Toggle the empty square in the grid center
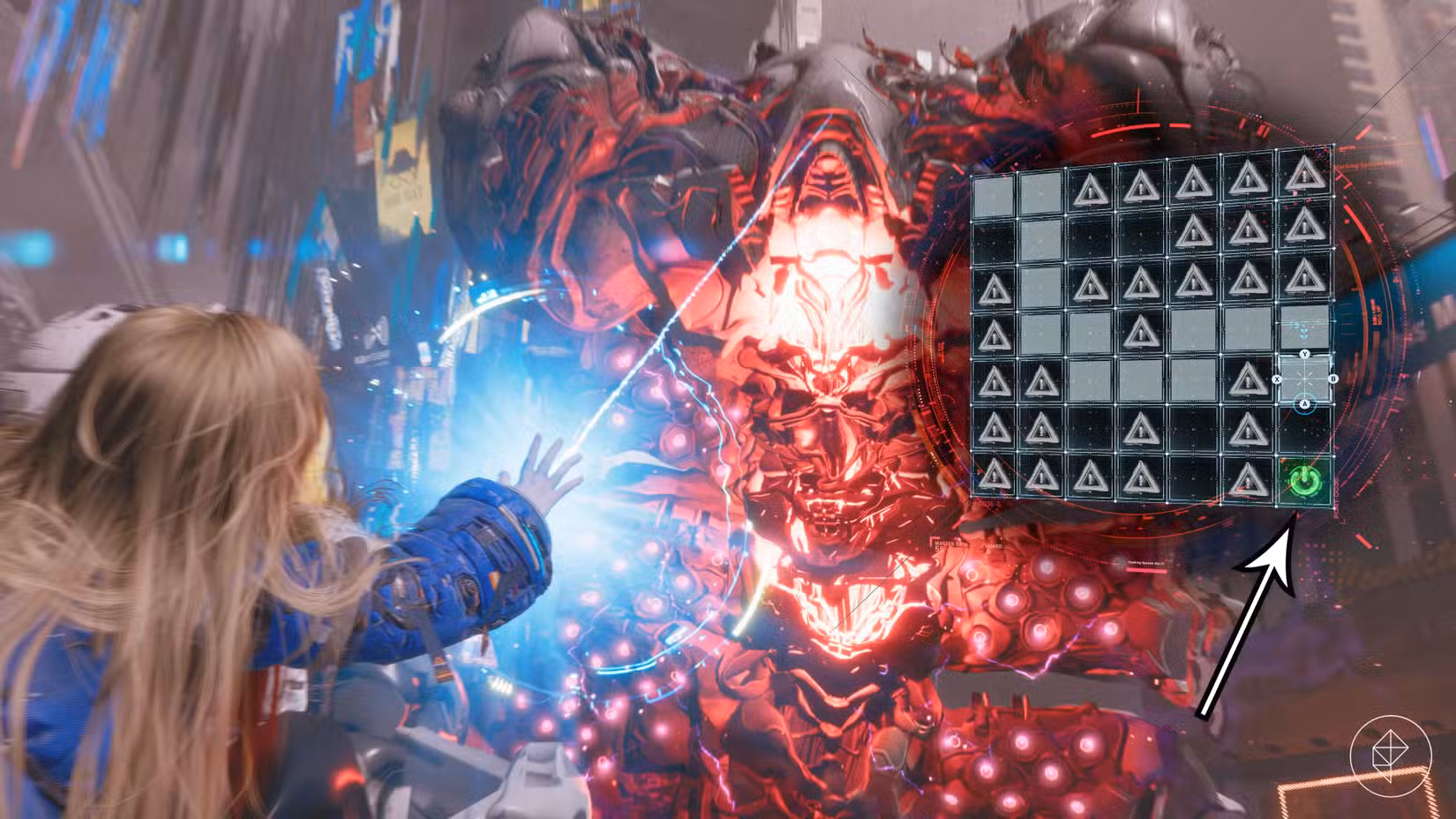Image resolution: width=1456 pixels, height=819 pixels. coord(1141,379)
